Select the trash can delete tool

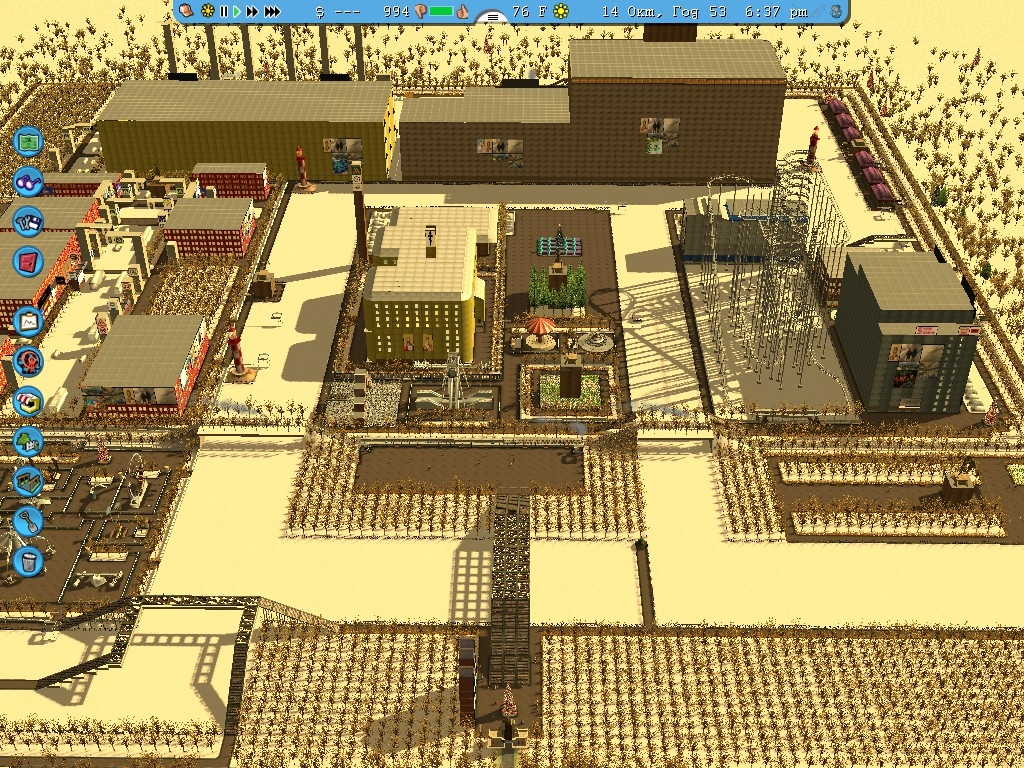pyautogui.click(x=28, y=561)
